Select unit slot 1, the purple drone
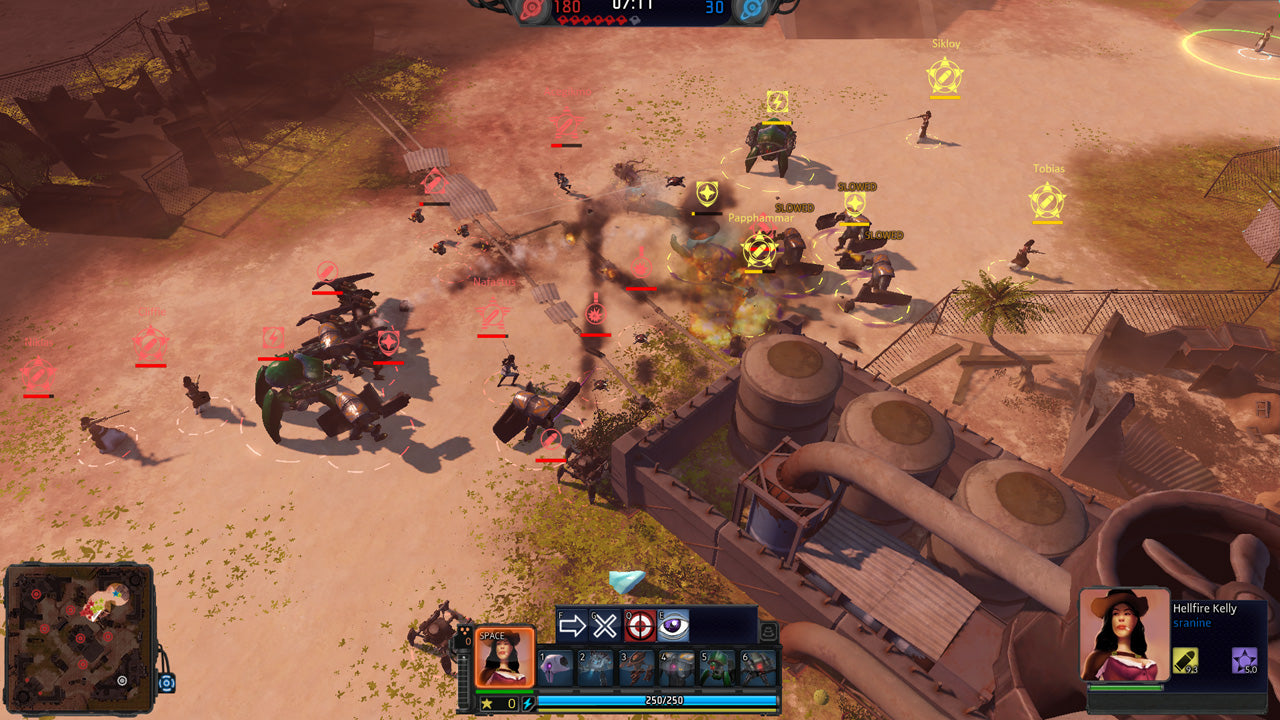The height and width of the screenshot is (720, 1280). pos(556,668)
